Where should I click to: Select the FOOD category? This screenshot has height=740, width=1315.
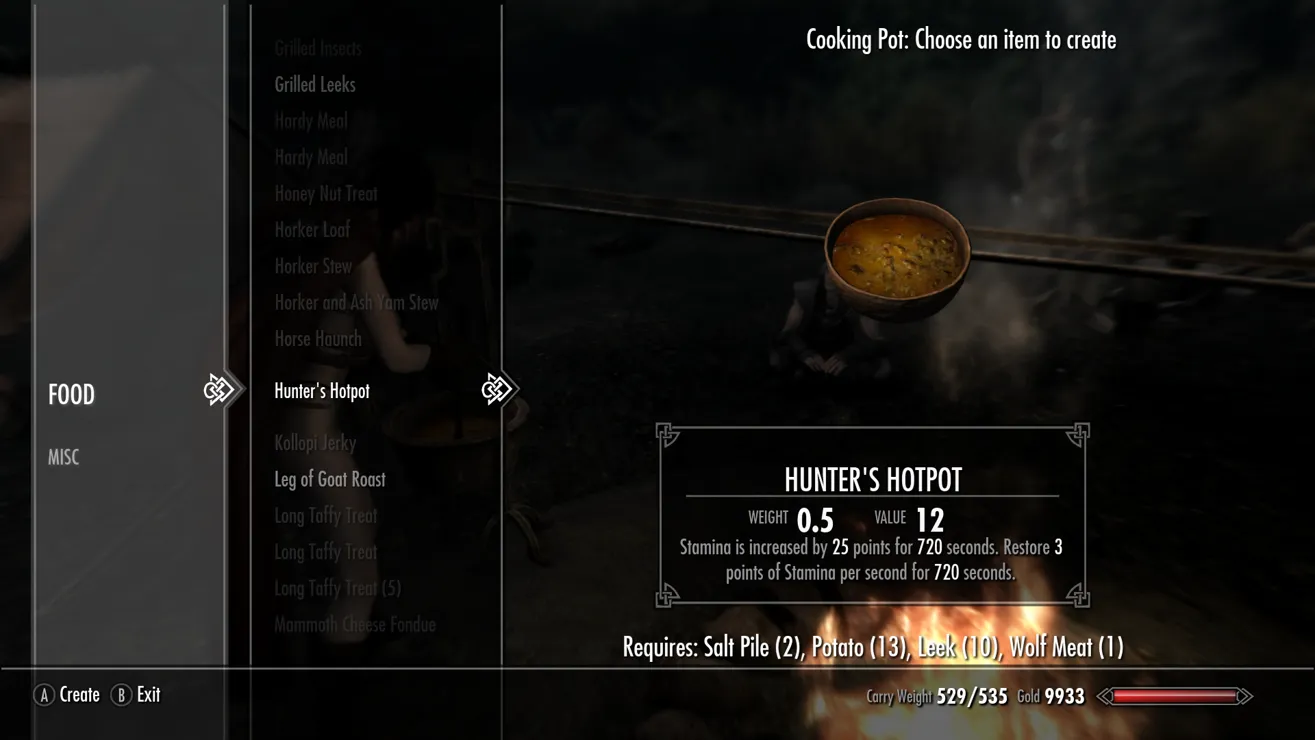point(72,395)
